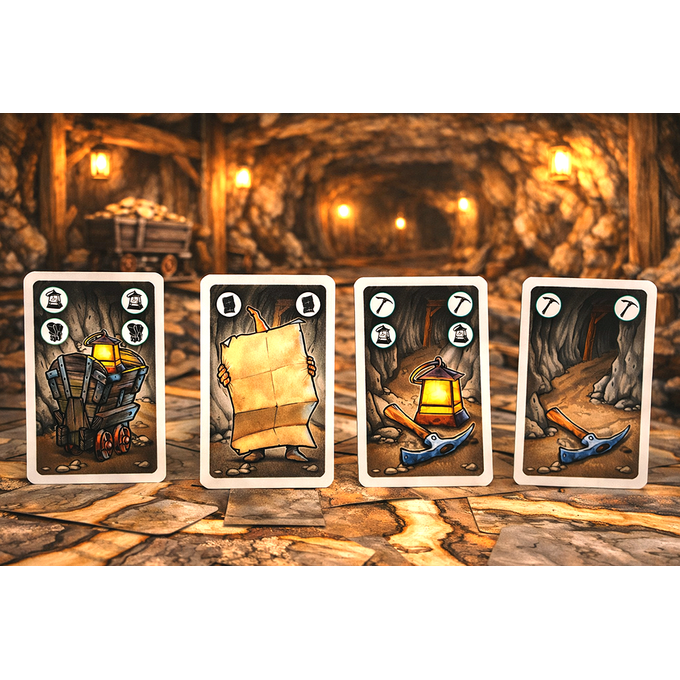Choose the treasure map card
The width and height of the screenshot is (680, 680).
(267, 381)
